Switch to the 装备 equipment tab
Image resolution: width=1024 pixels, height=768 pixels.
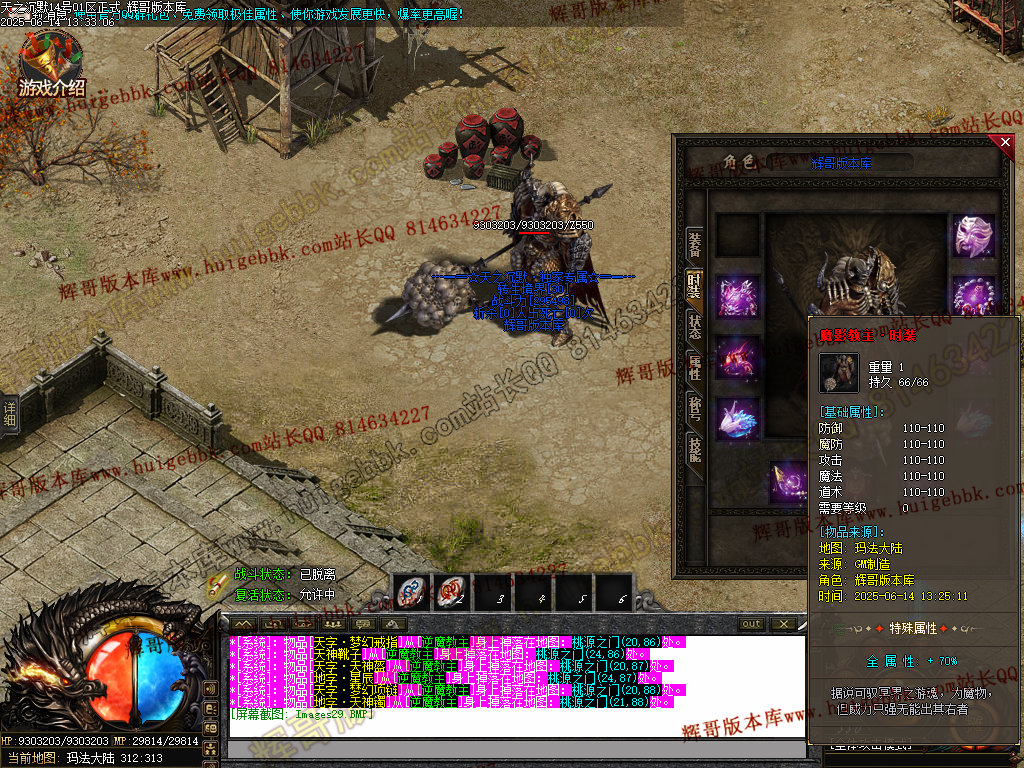click(694, 243)
